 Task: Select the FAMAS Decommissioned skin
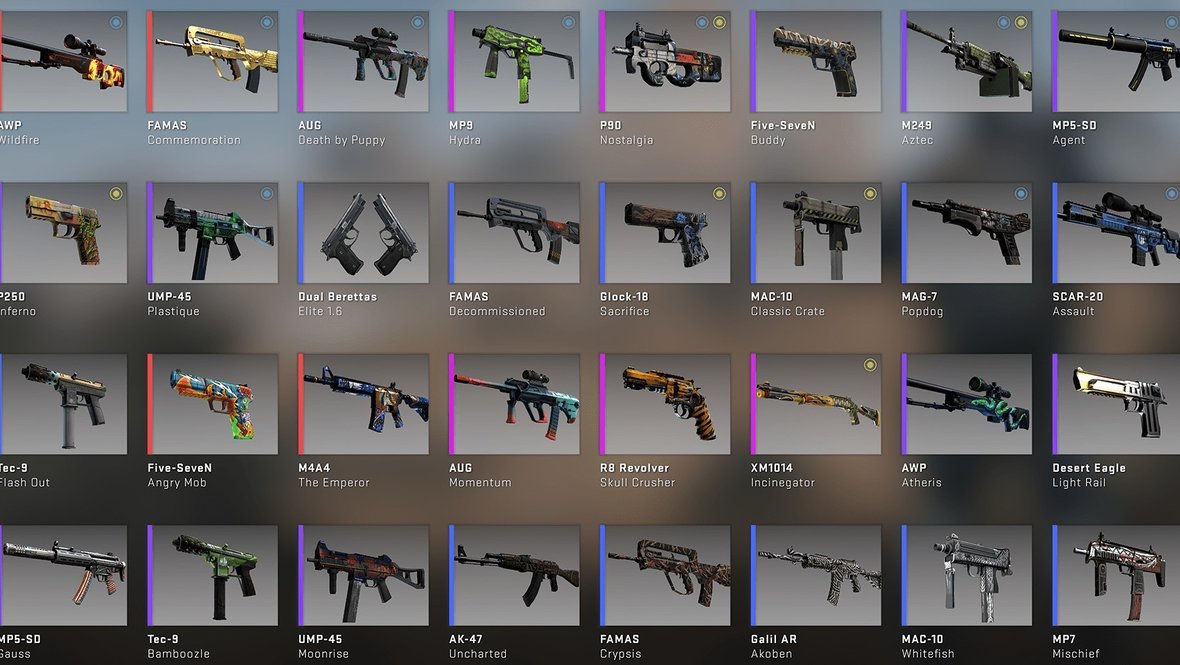(x=515, y=232)
